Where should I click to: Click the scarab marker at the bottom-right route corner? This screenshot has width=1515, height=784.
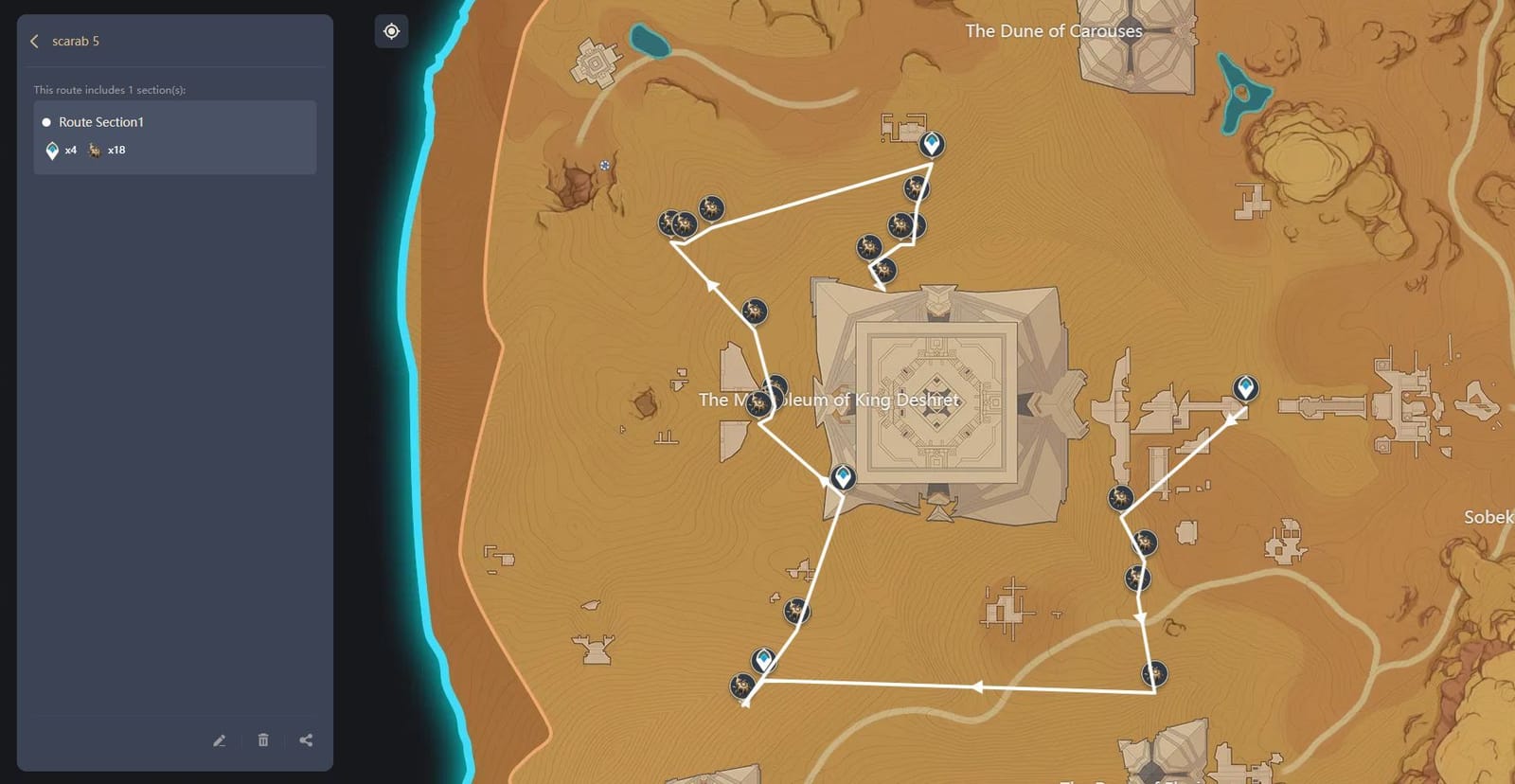tap(1153, 673)
